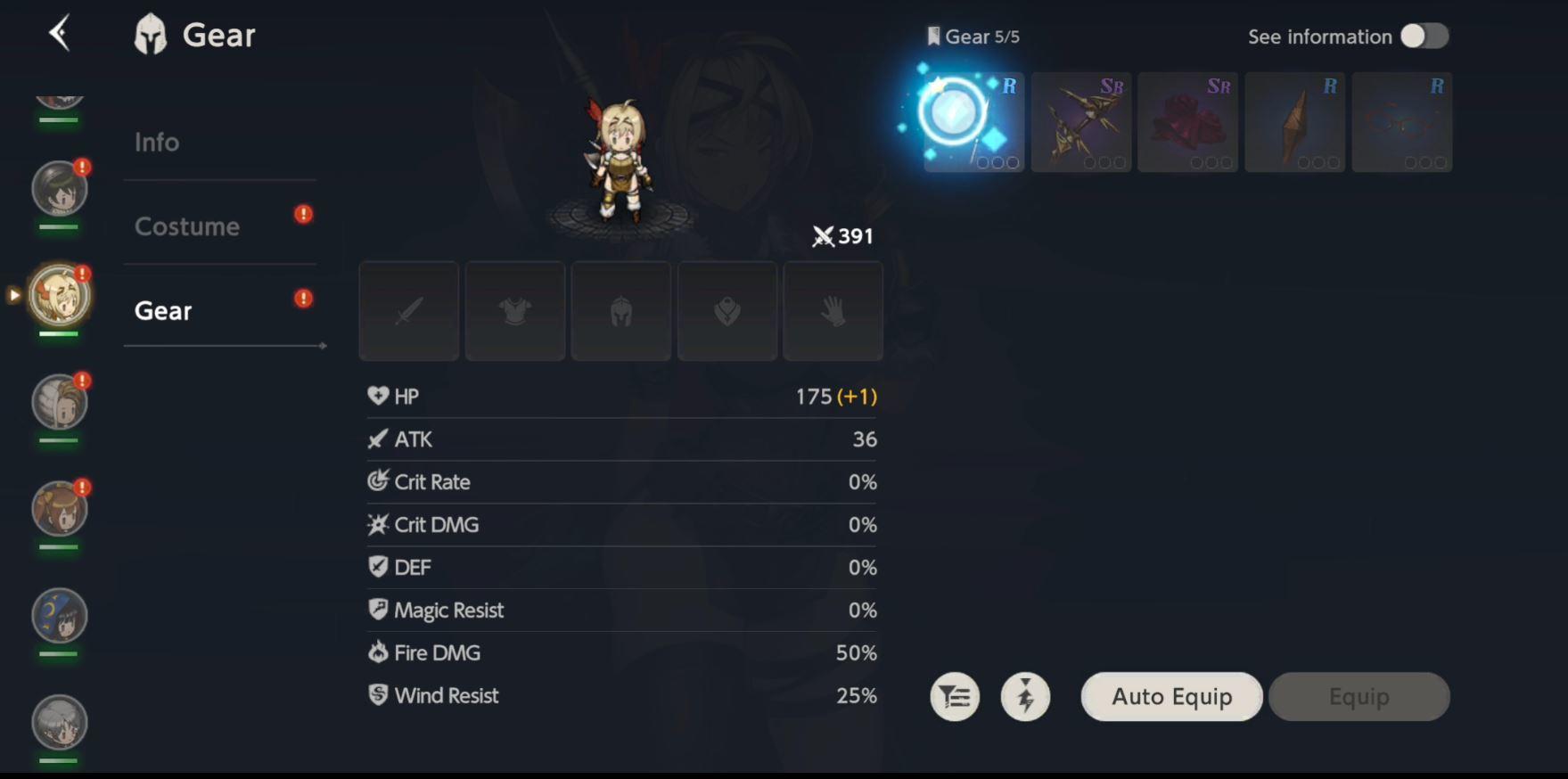Switch to the Costume tab

tap(187, 226)
